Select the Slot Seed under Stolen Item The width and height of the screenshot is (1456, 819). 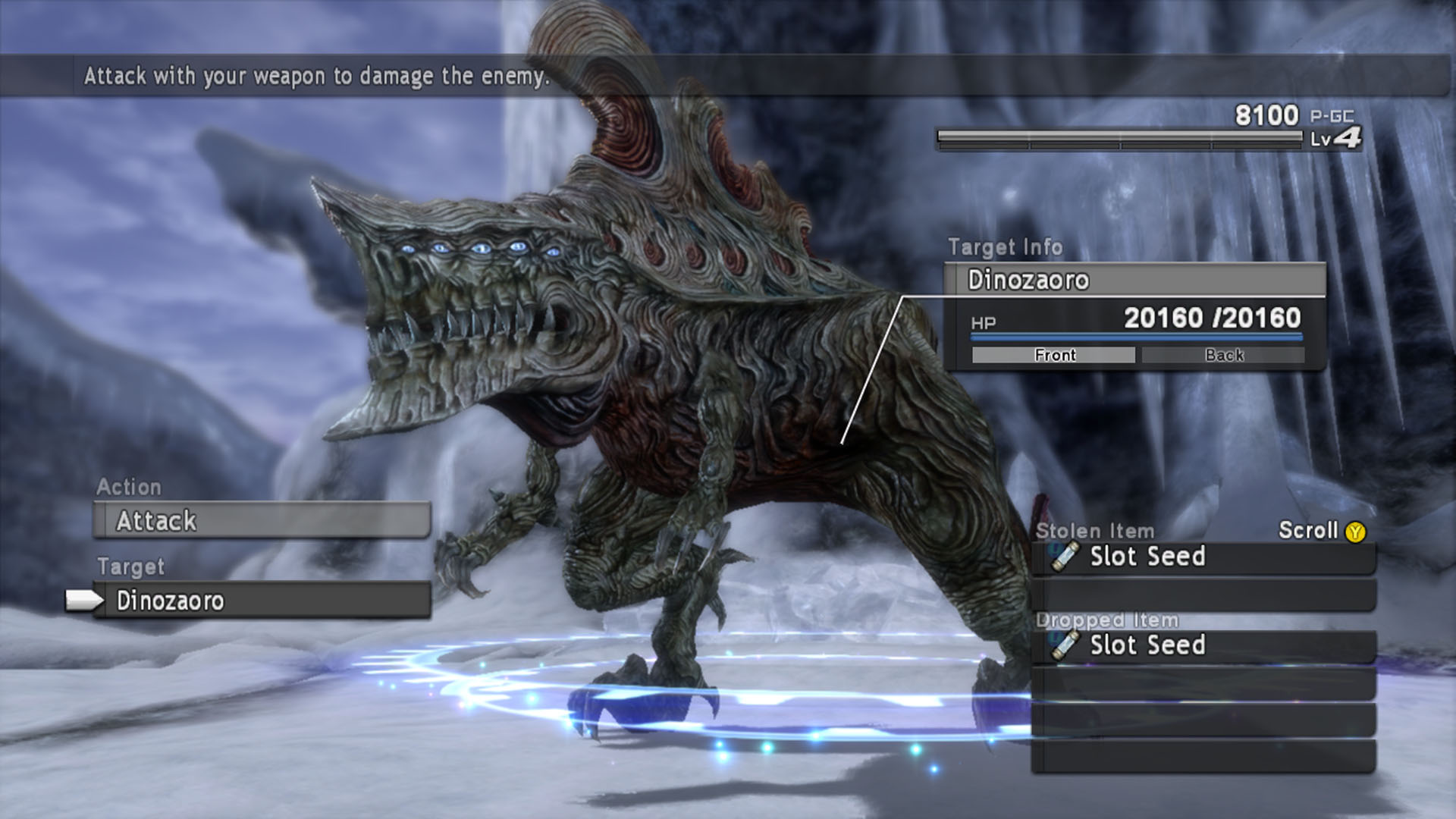pos(1203,557)
